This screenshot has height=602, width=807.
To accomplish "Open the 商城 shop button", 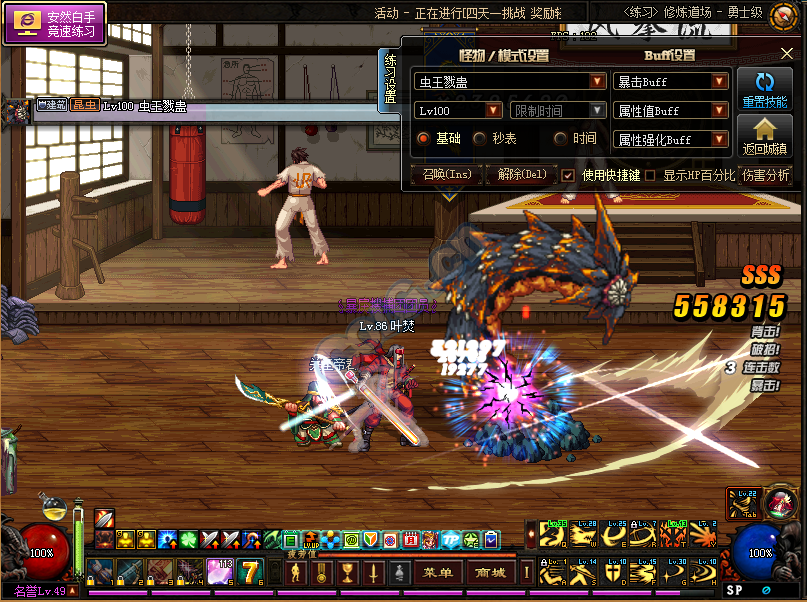I will 490,573.
